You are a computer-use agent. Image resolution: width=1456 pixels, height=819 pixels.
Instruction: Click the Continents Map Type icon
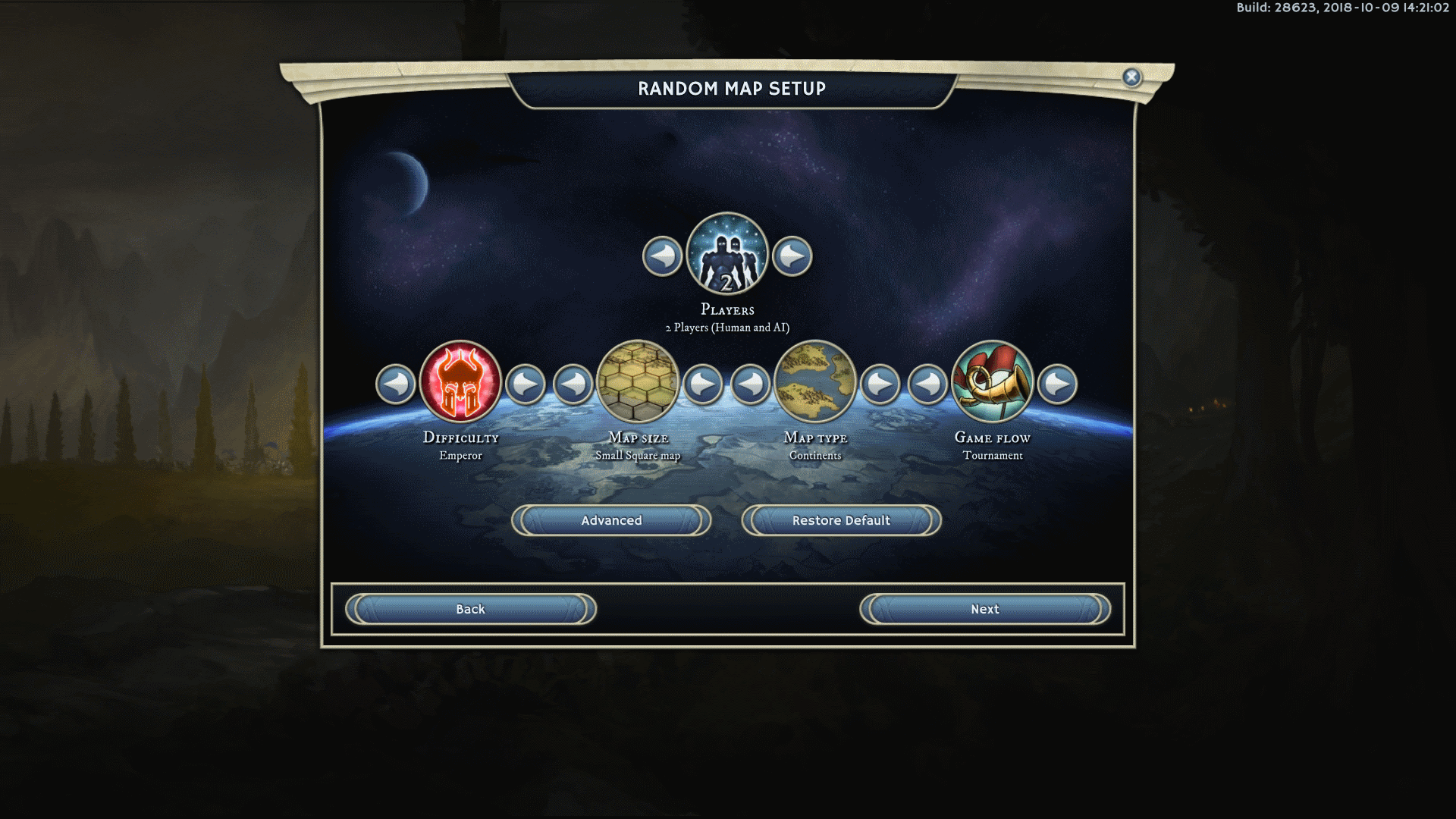click(x=815, y=381)
